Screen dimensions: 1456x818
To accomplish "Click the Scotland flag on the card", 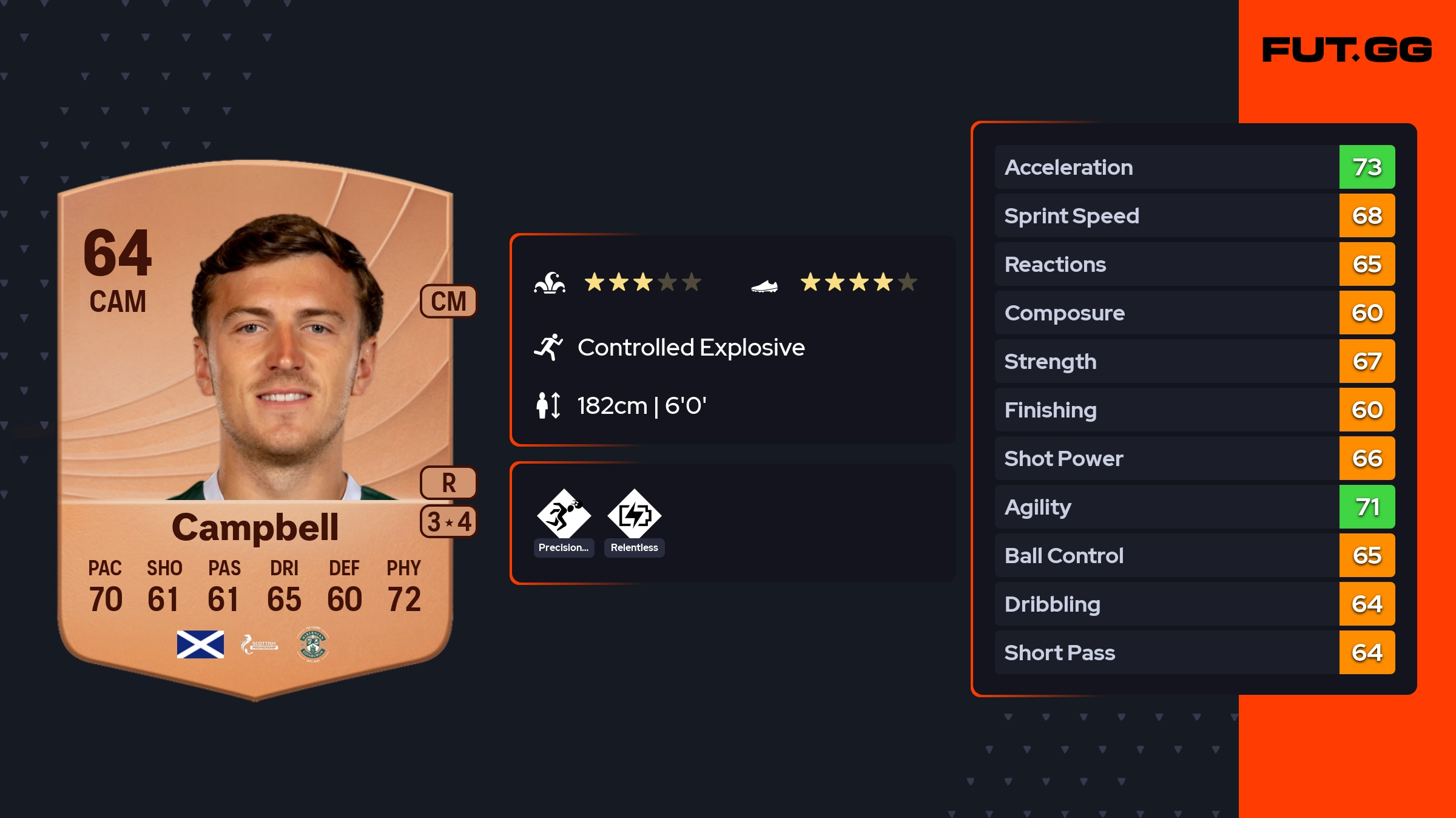I will [x=200, y=644].
